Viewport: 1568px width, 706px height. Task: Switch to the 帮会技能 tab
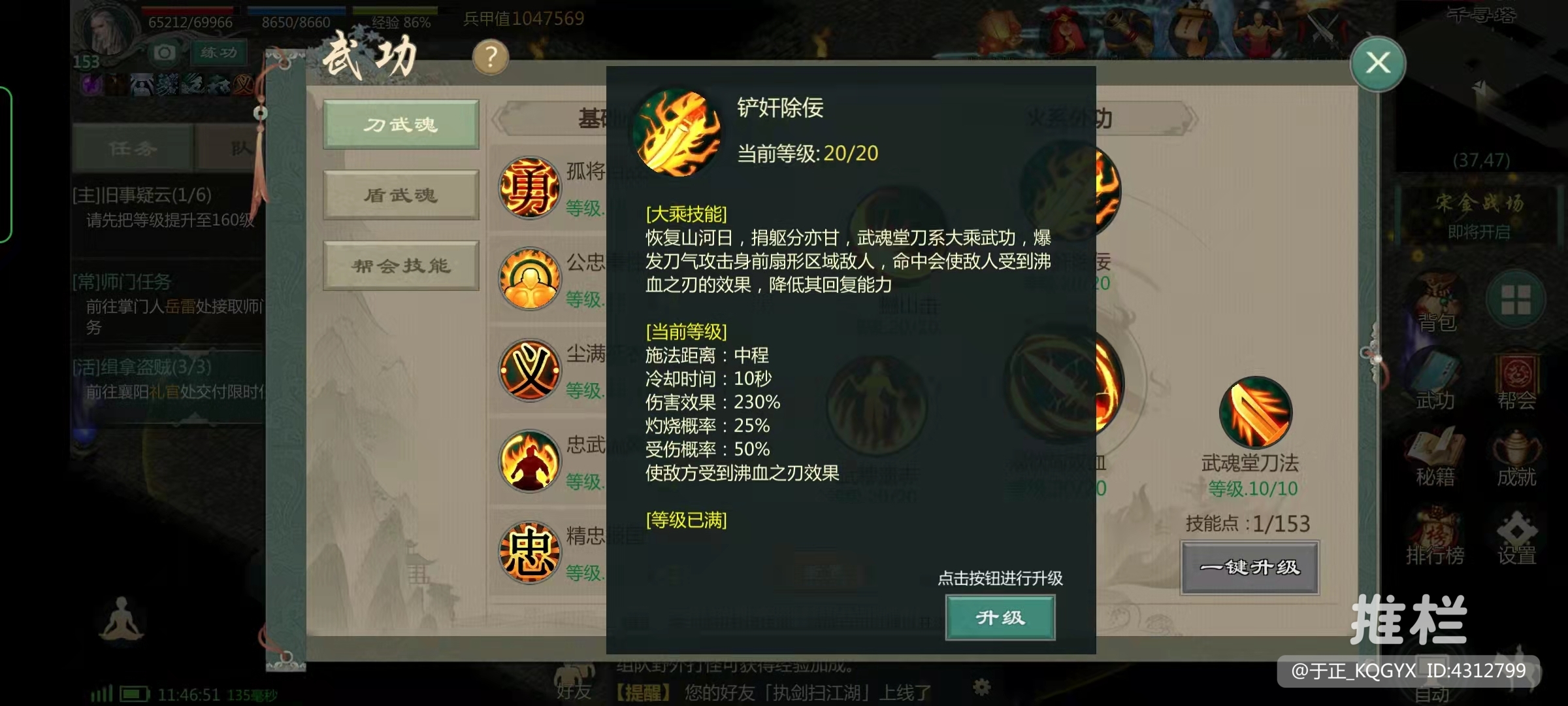pos(400,265)
